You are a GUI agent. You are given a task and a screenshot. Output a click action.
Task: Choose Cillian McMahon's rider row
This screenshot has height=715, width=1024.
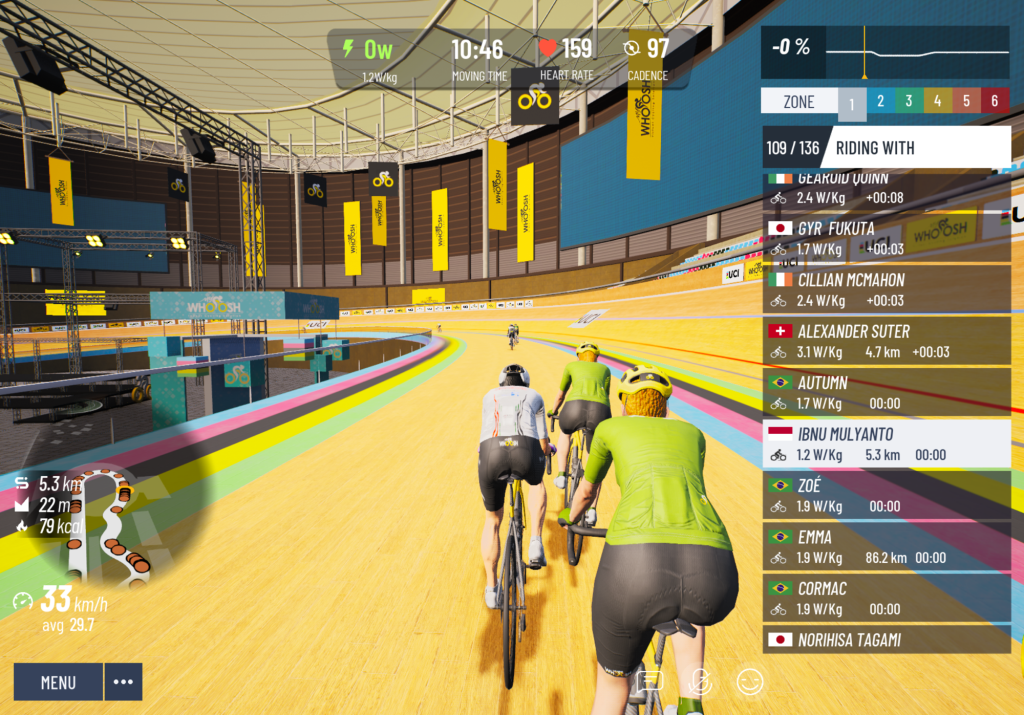886,290
